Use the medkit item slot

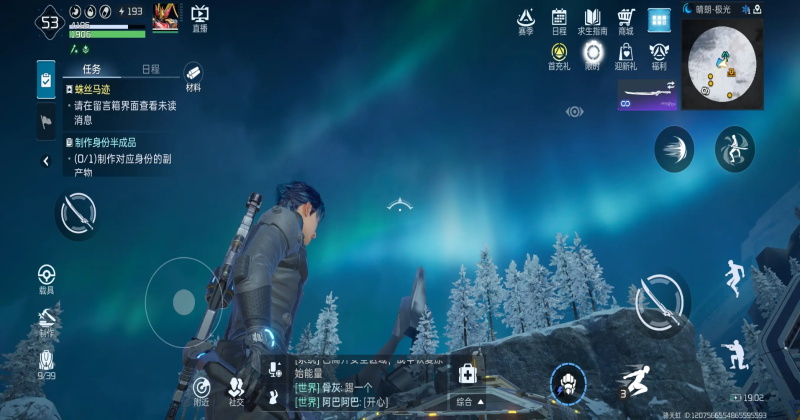tap(466, 375)
